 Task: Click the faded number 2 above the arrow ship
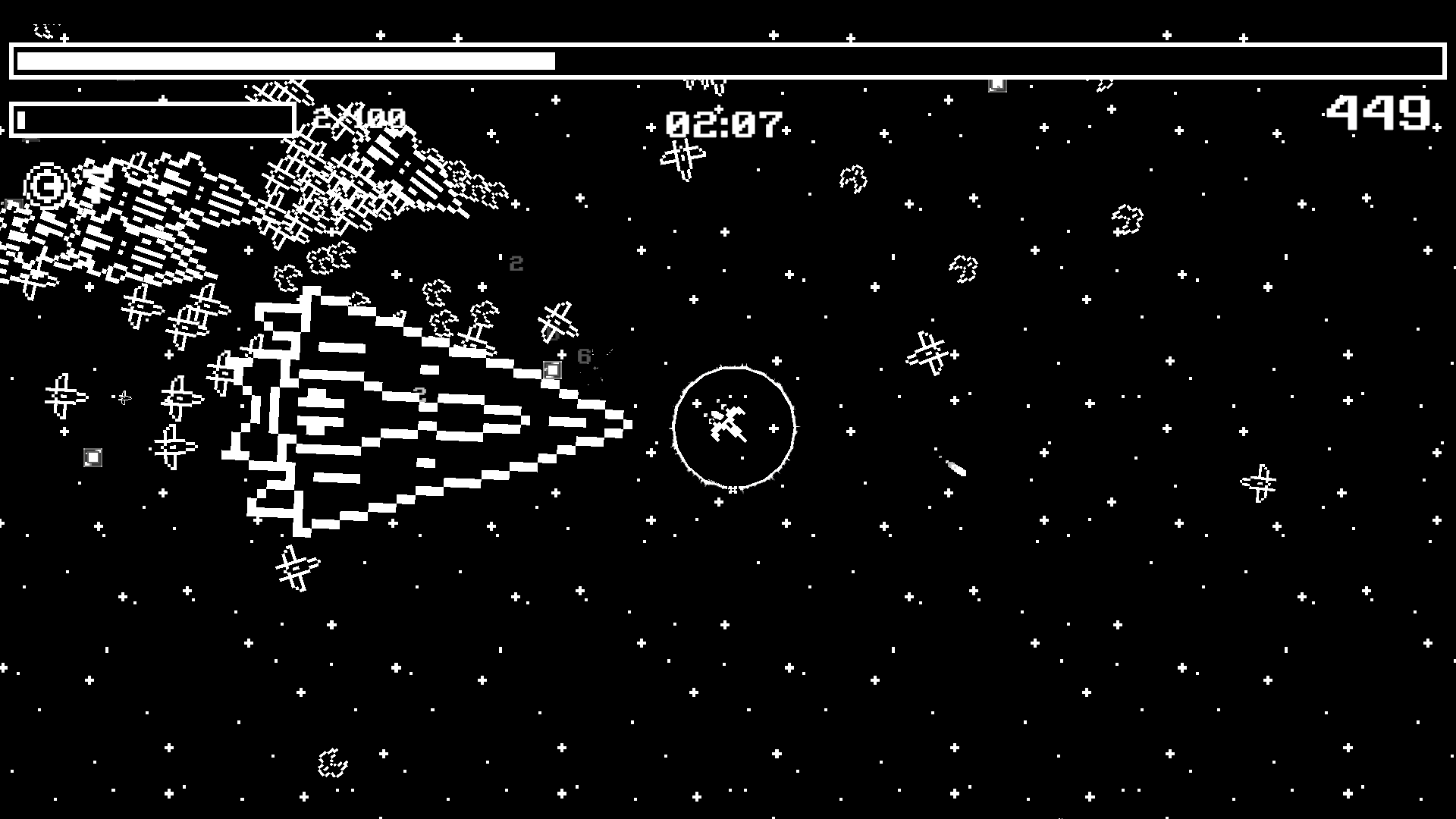pyautogui.click(x=516, y=264)
